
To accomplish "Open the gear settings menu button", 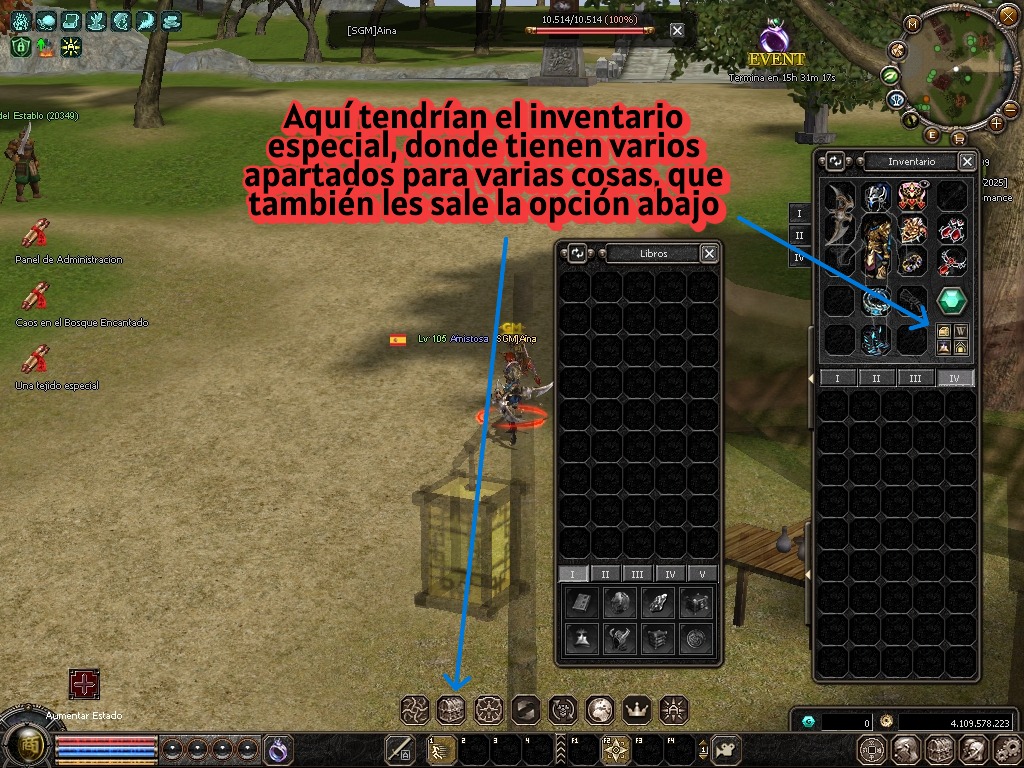I will pyautogui.click(x=1006, y=748).
